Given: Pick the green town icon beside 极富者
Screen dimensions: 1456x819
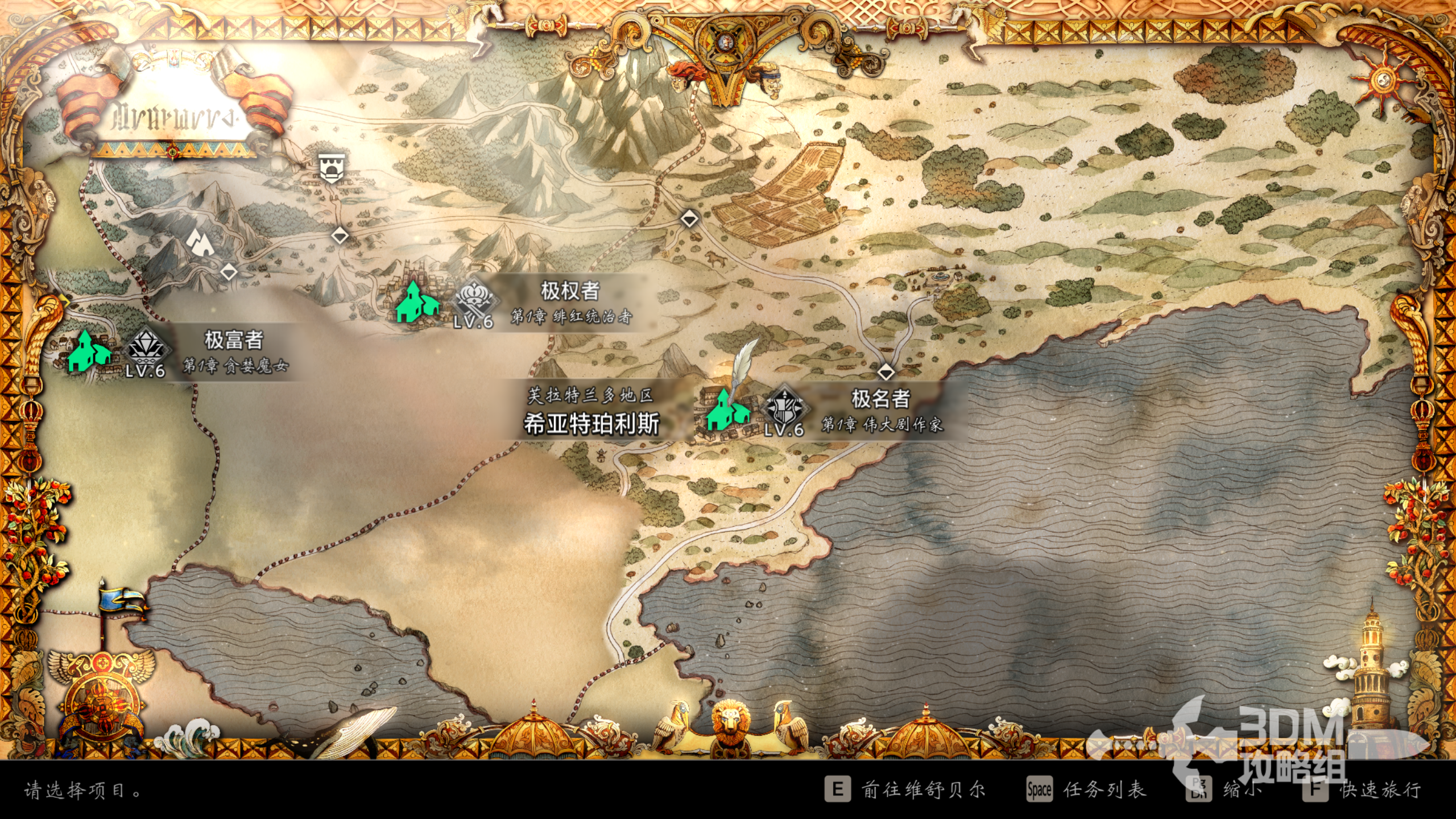Looking at the screenshot, I should [89, 352].
